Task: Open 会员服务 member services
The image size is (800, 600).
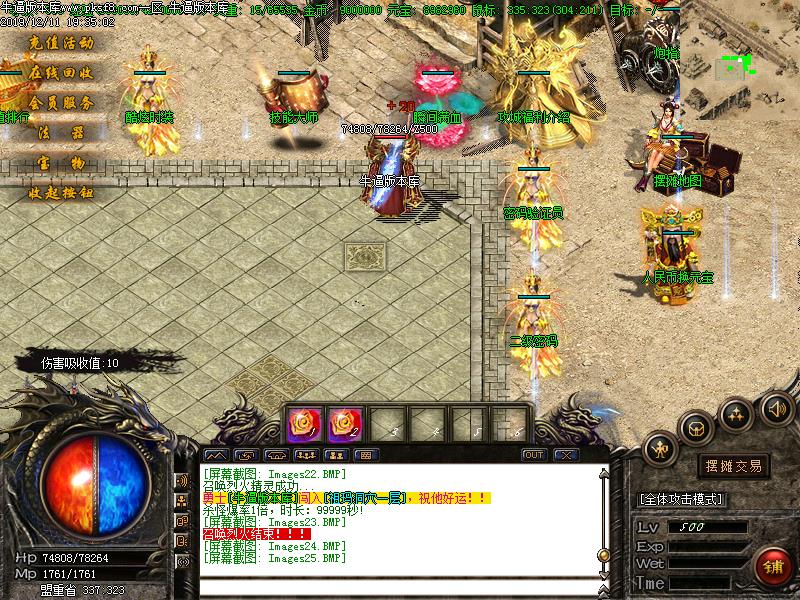Action: pyautogui.click(x=60, y=103)
